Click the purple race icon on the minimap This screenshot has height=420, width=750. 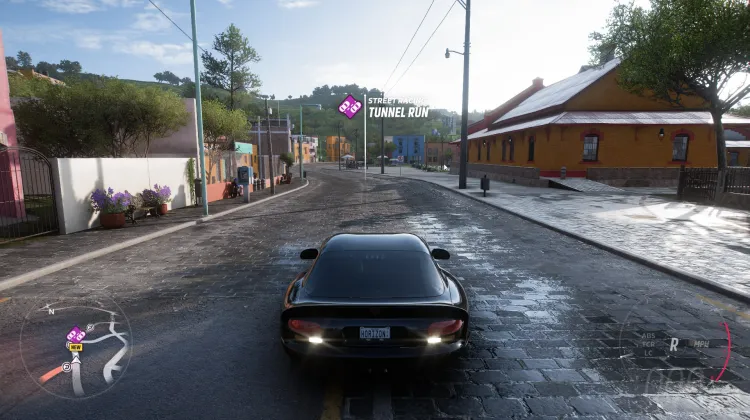click(x=75, y=334)
